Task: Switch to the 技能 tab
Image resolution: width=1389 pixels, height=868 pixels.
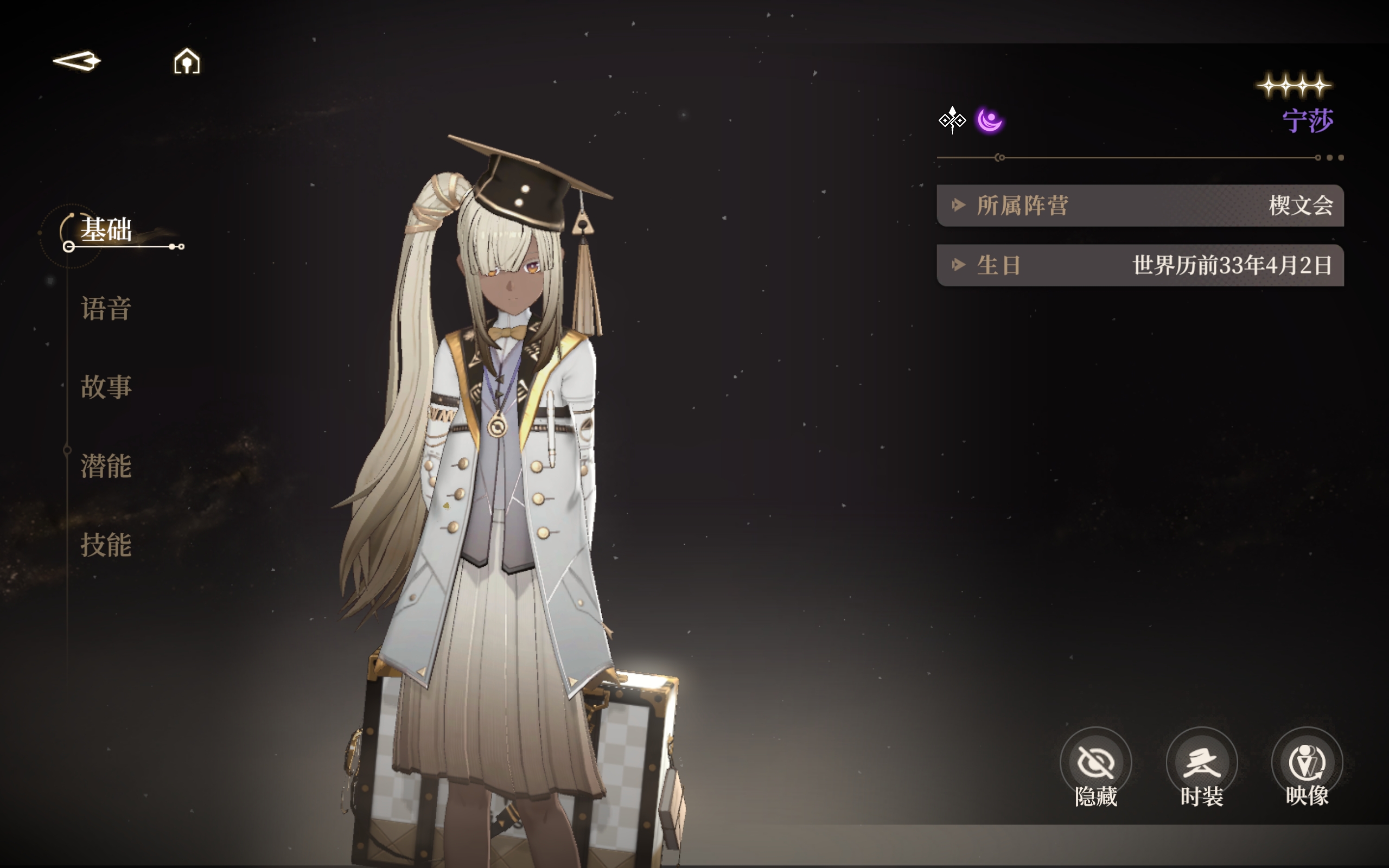Action: point(106,544)
